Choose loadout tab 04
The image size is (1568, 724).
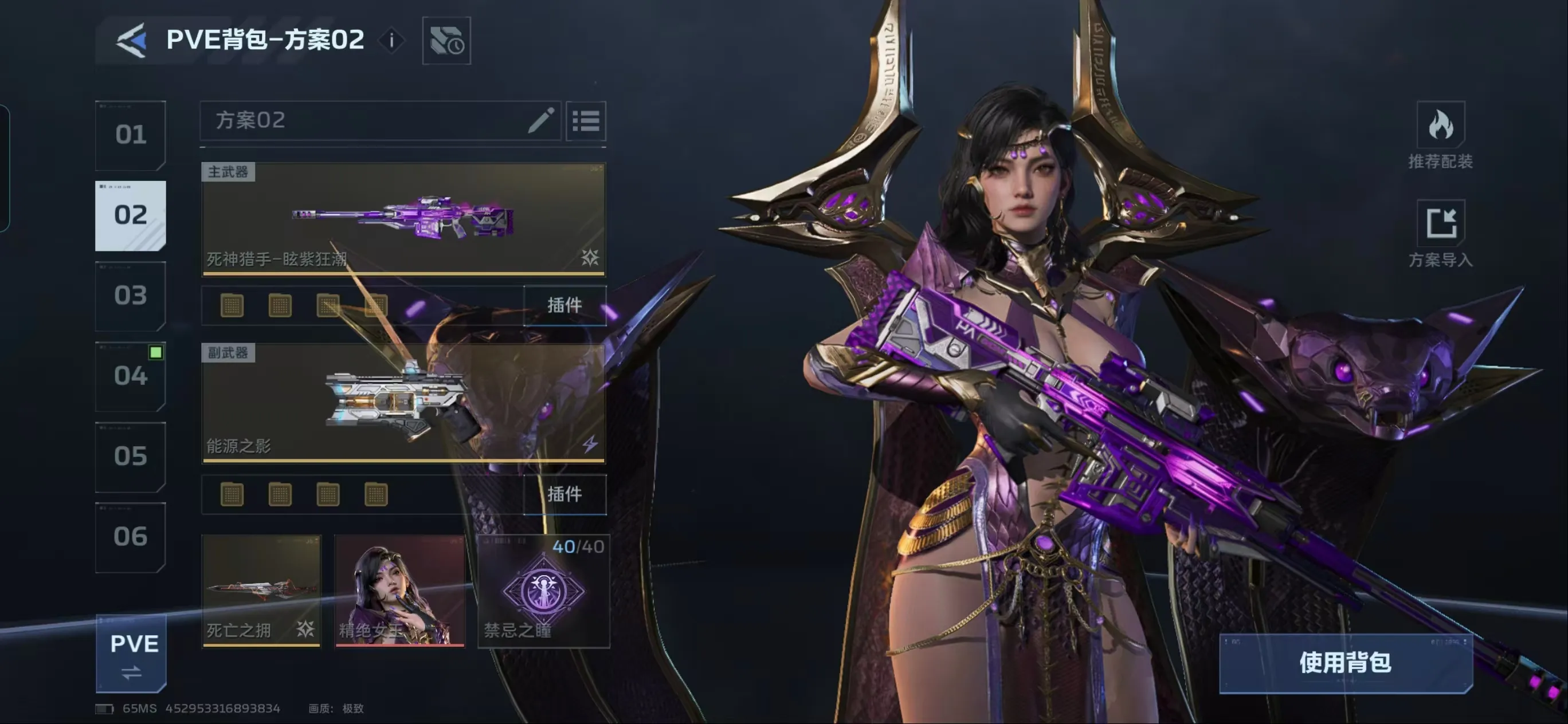pos(130,376)
